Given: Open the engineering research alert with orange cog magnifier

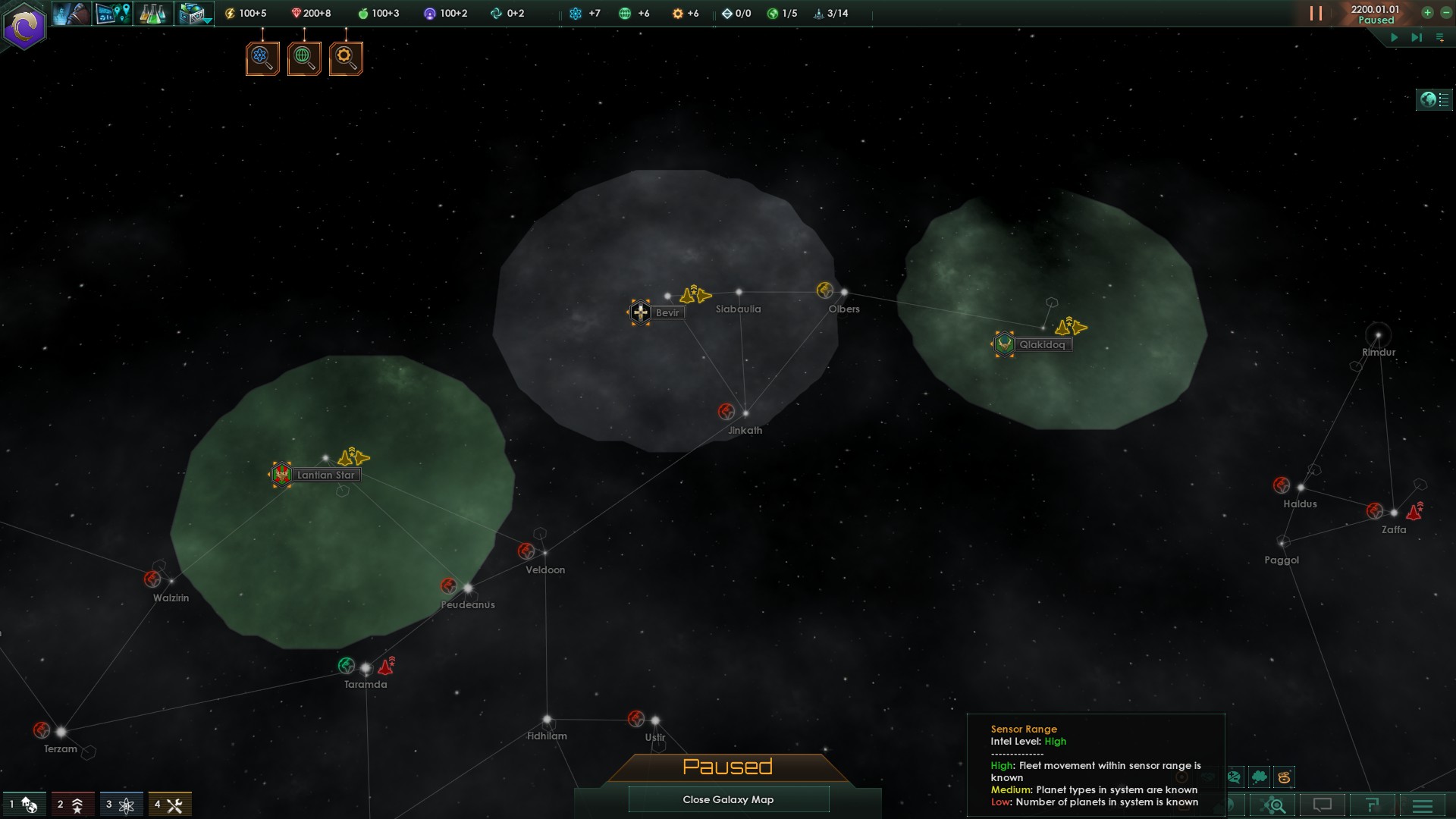Looking at the screenshot, I should tap(346, 57).
